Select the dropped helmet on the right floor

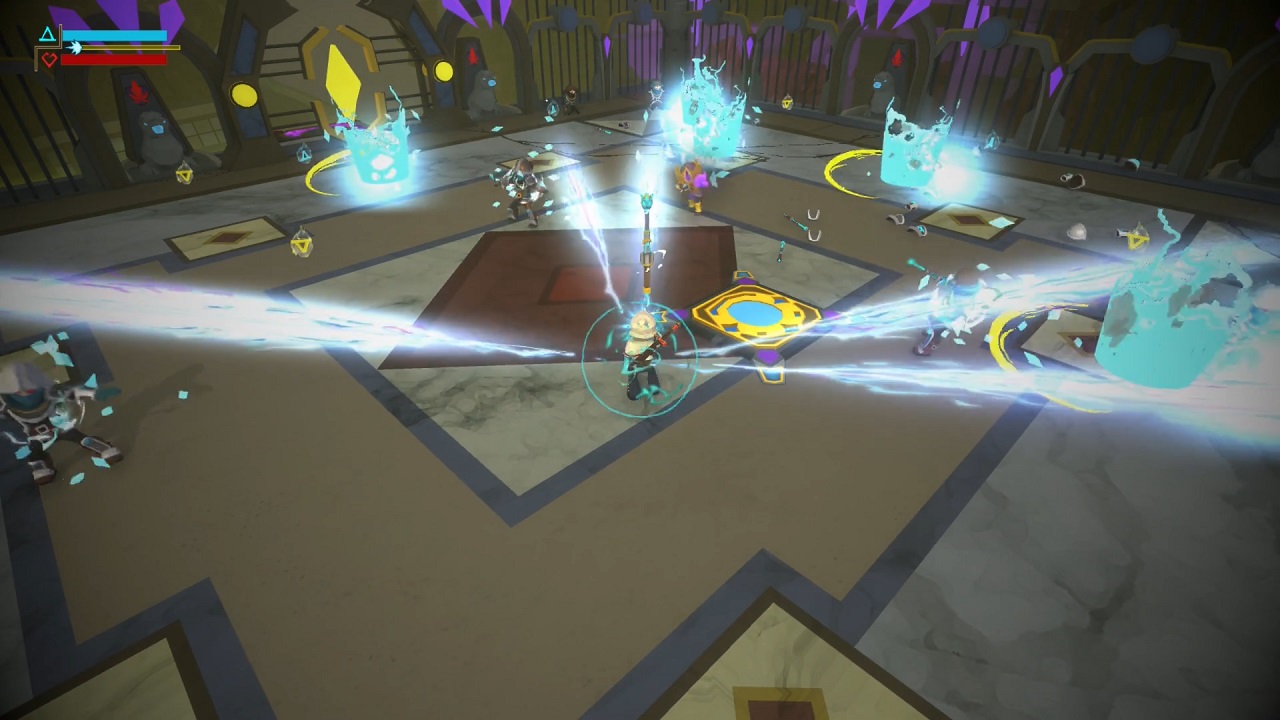point(1076,231)
